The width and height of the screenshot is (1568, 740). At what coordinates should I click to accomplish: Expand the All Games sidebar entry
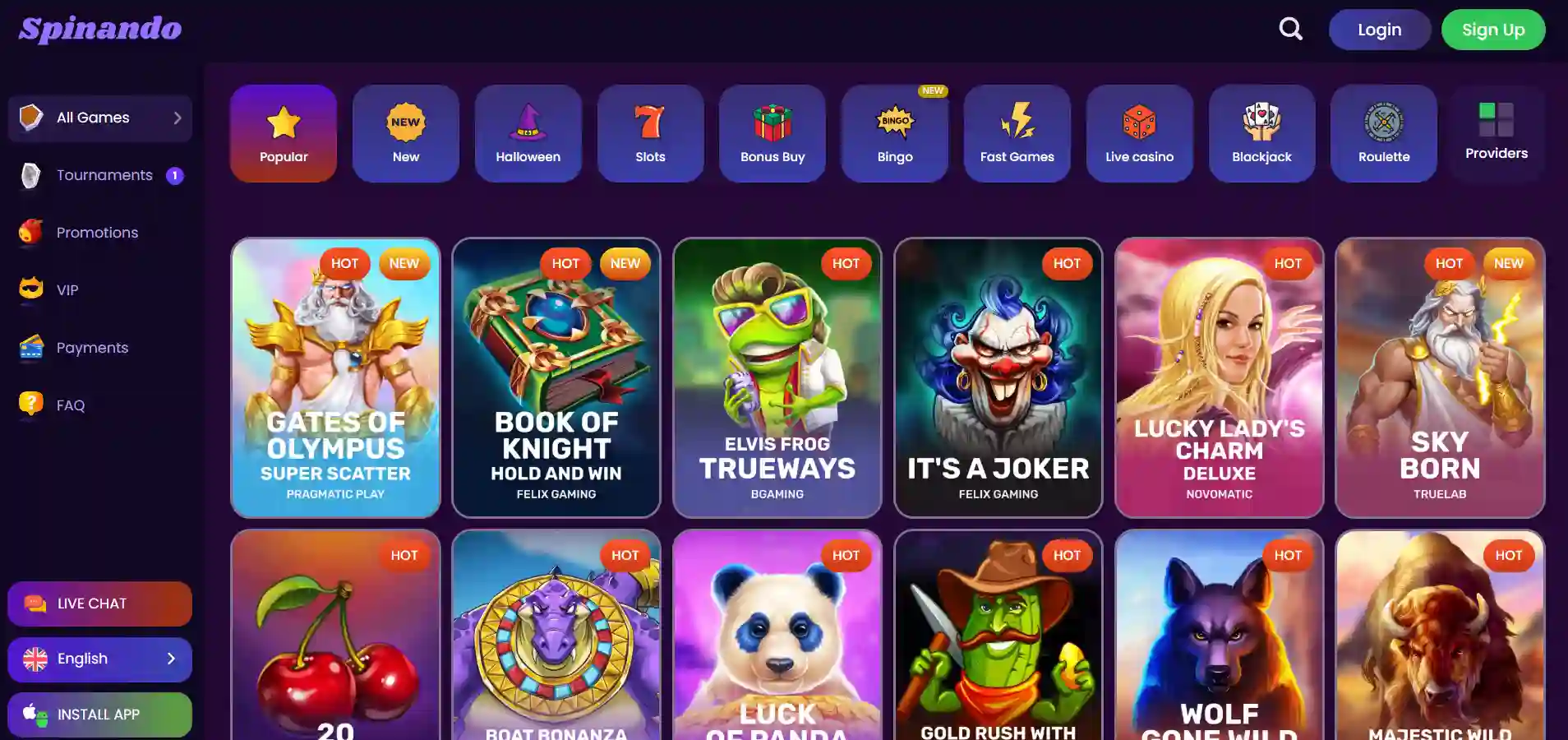pos(99,118)
